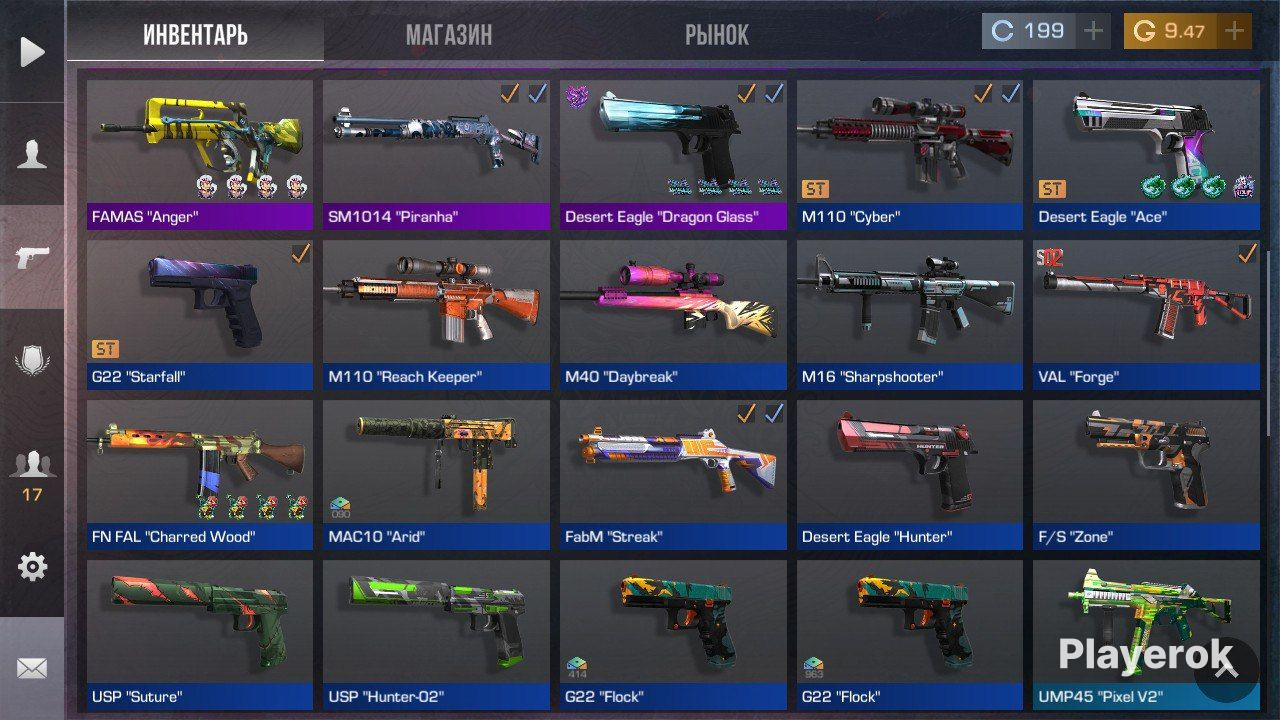The image size is (1280, 720).
Task: Open the settings gear icon
Action: [33, 566]
